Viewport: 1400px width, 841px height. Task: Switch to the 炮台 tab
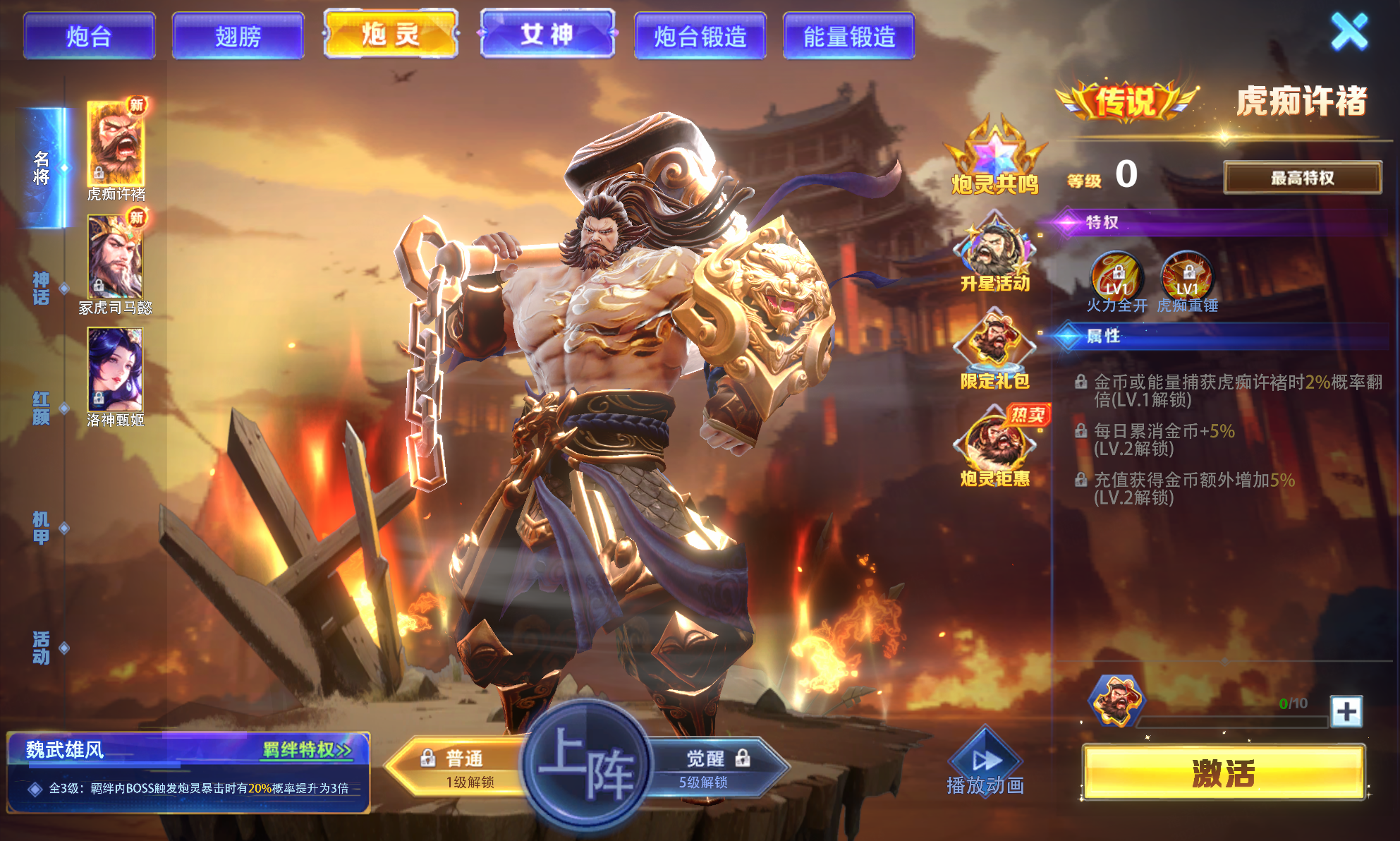coord(89,36)
